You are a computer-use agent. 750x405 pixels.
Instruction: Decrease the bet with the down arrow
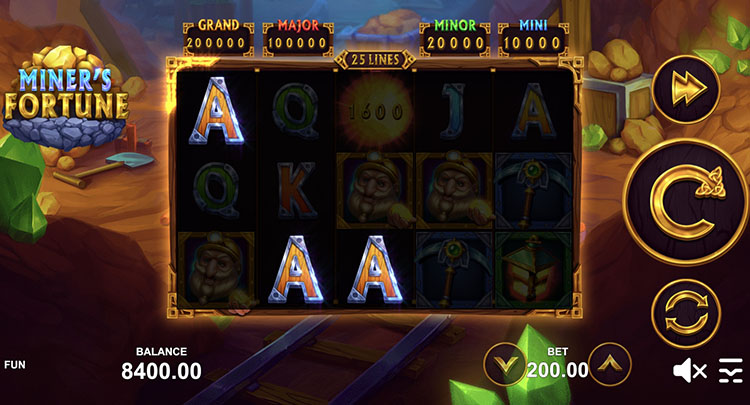(506, 365)
